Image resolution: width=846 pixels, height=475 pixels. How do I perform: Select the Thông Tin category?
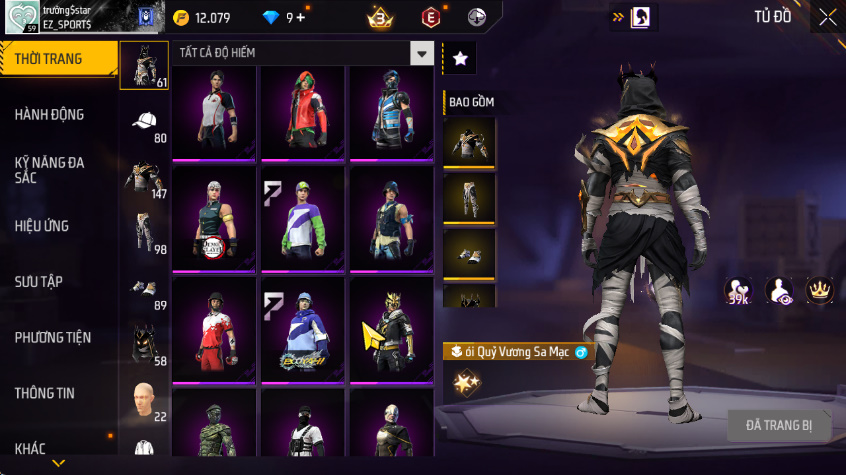(45, 393)
